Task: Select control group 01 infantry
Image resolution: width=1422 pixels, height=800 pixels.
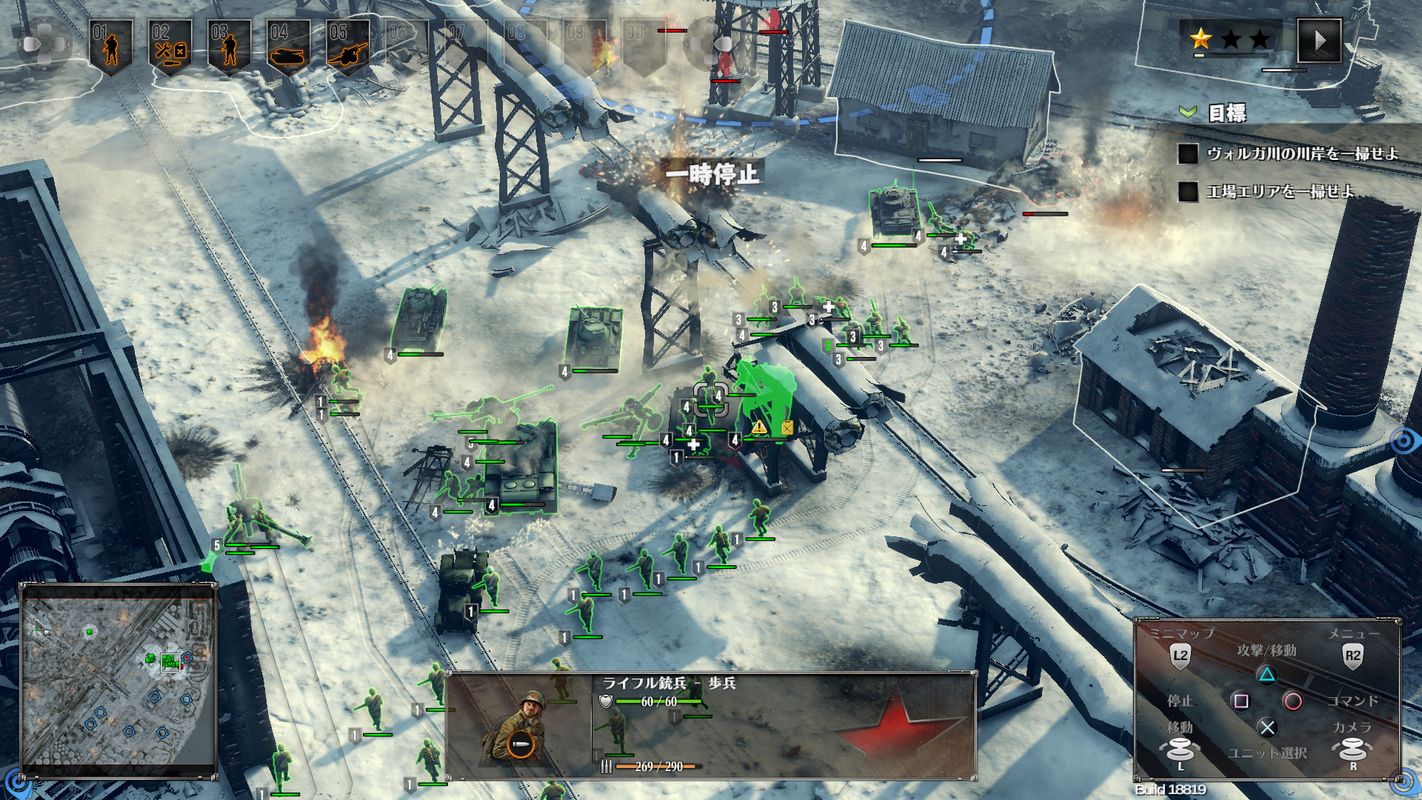Action: (x=110, y=44)
